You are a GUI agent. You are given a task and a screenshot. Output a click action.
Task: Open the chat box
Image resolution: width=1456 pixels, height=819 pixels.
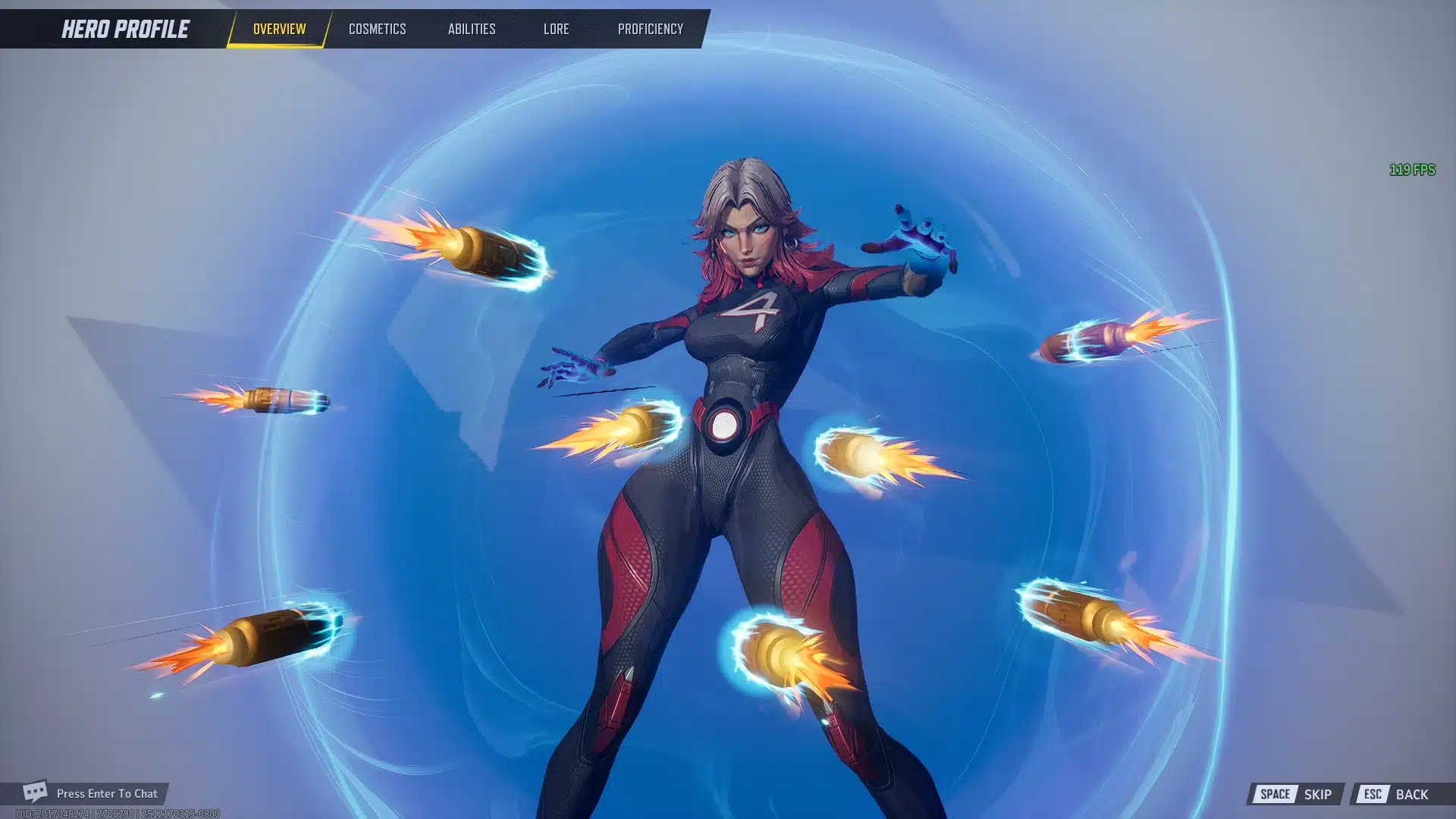tap(91, 793)
